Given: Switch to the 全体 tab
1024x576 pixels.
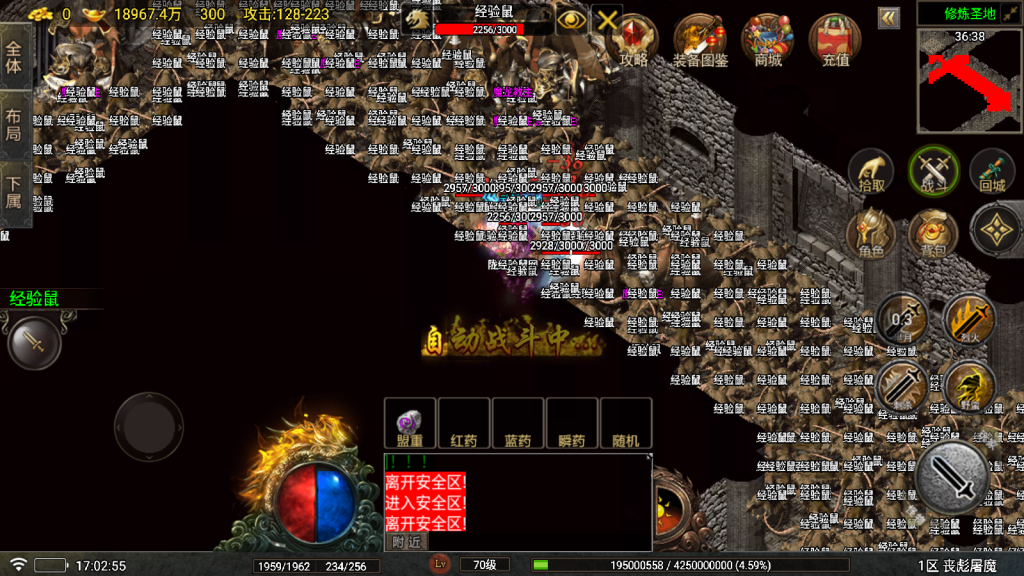Looking at the screenshot, I should point(15,58).
